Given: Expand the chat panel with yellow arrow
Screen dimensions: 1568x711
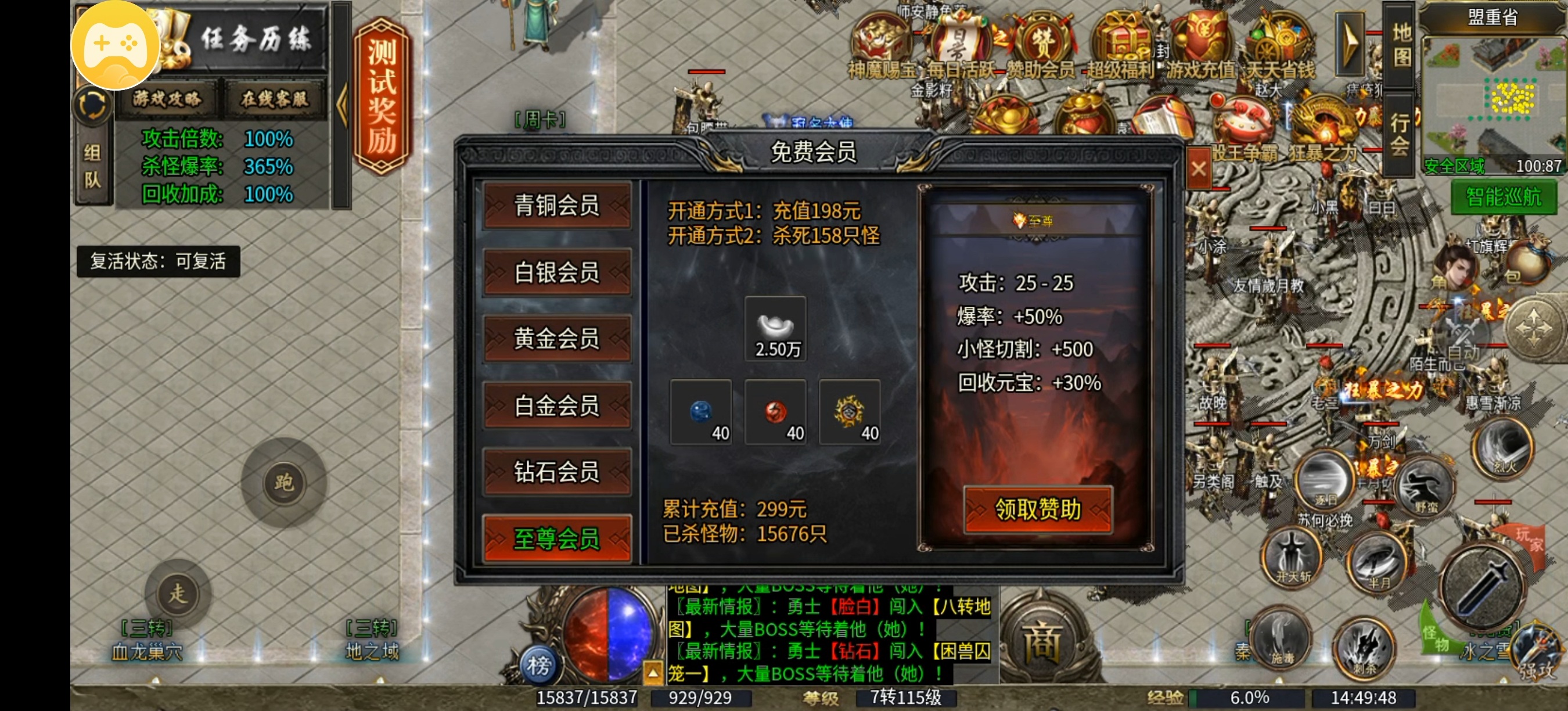Looking at the screenshot, I should point(654,673).
